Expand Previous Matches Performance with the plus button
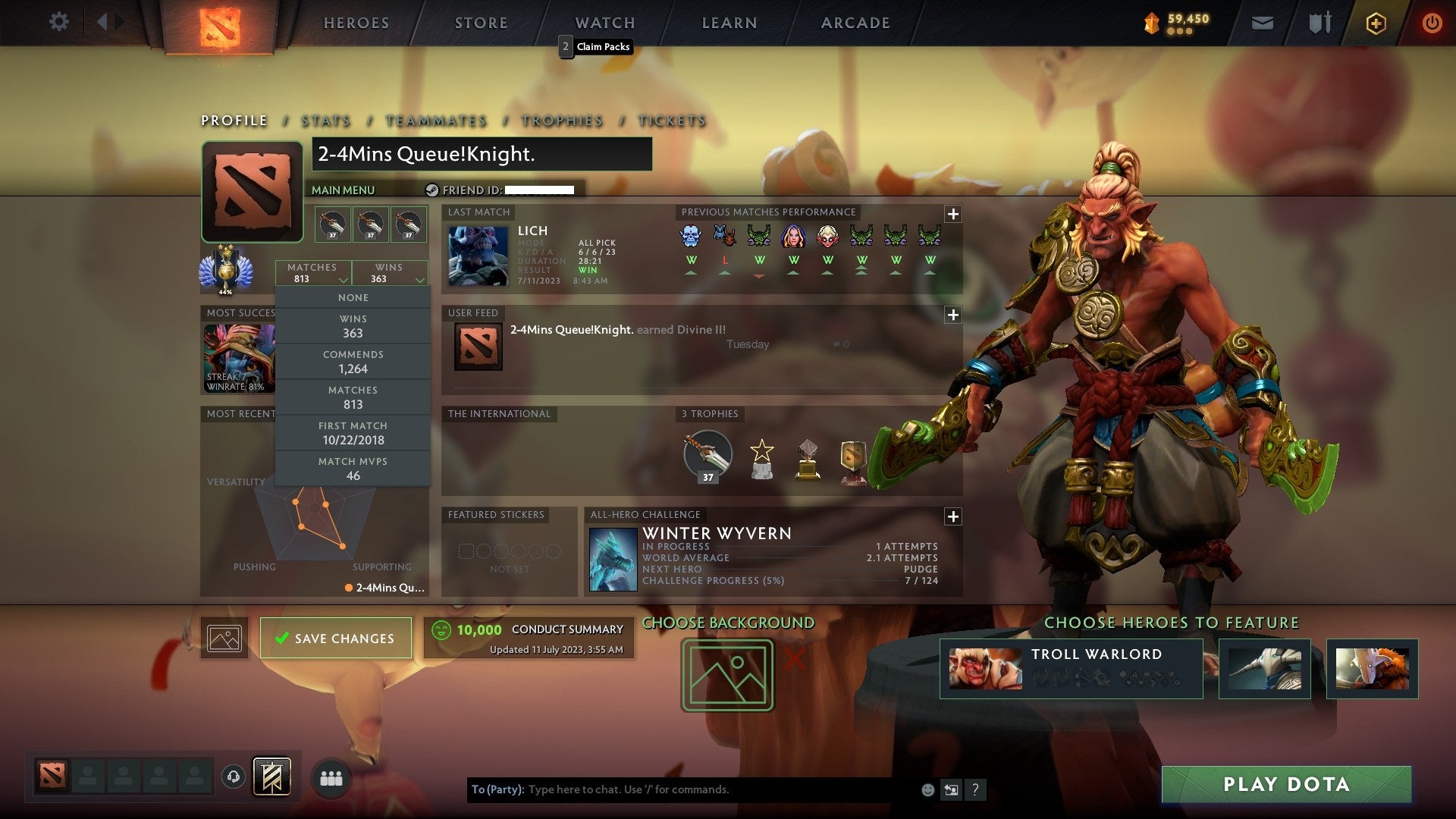The height and width of the screenshot is (819, 1456). coord(954,215)
